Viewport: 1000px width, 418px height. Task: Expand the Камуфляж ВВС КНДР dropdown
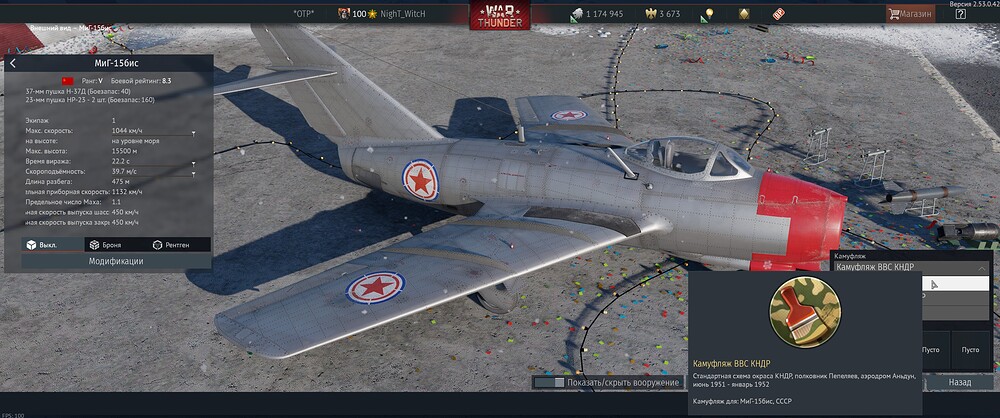[x=981, y=268]
